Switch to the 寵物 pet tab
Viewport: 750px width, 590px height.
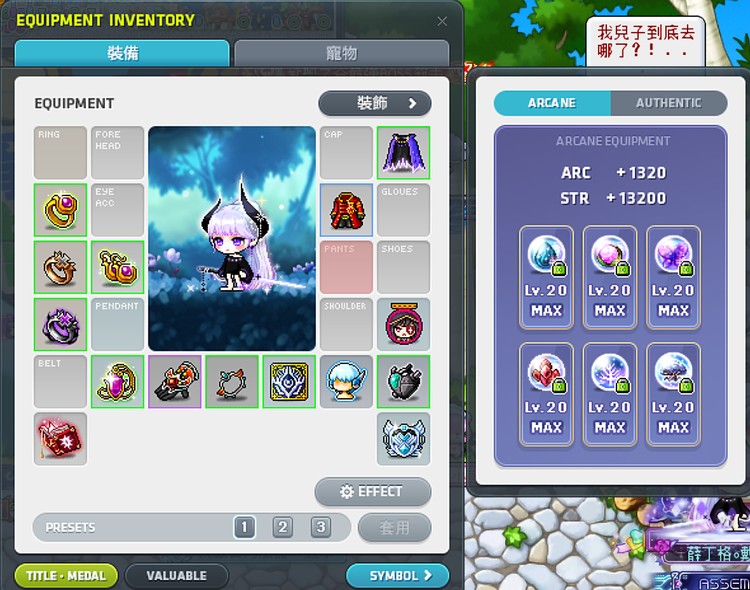(341, 54)
